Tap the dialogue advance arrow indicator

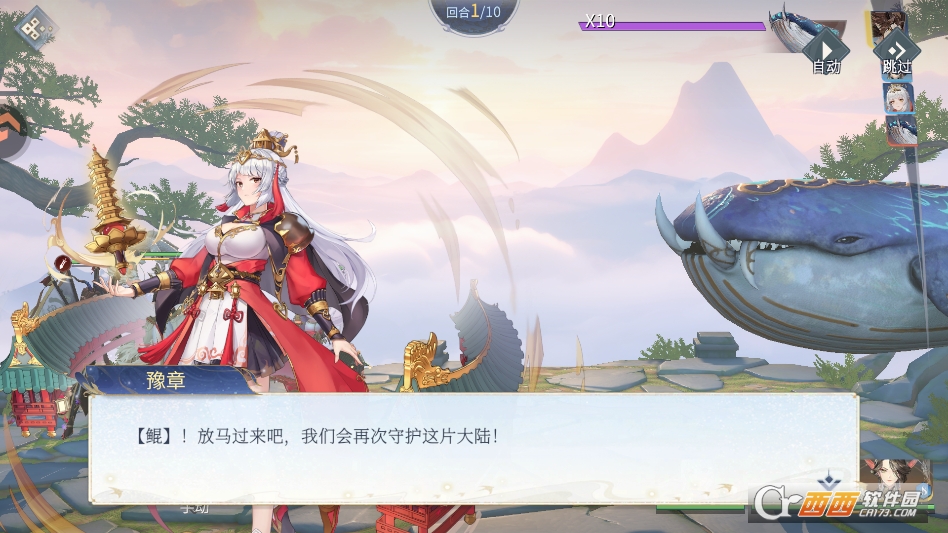[x=827, y=481]
